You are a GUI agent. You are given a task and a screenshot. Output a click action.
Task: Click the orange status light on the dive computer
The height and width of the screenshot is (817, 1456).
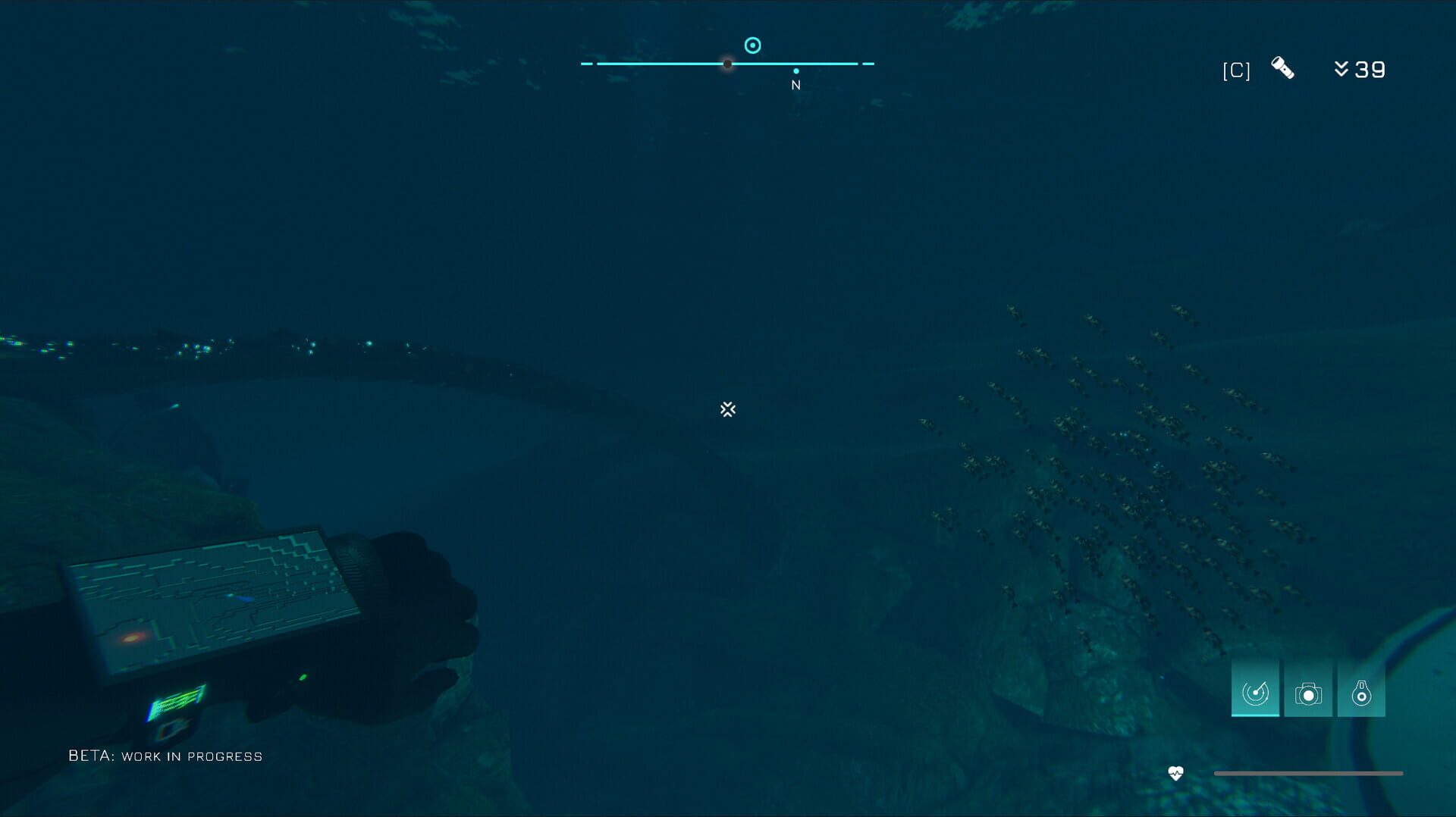click(x=130, y=637)
